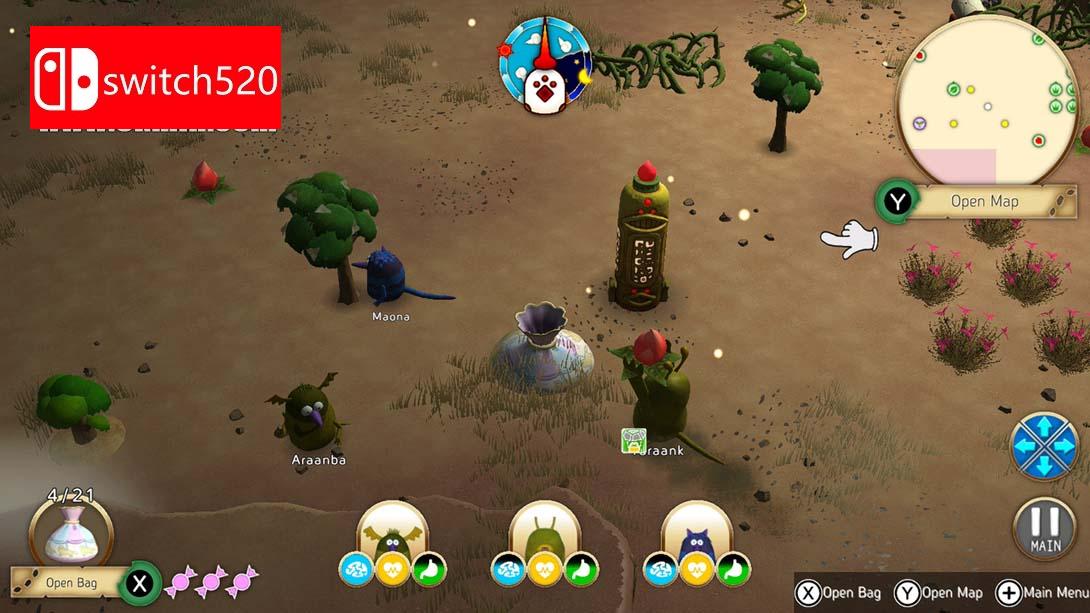
Task: Click the Open Bag label
Action: coord(72,582)
